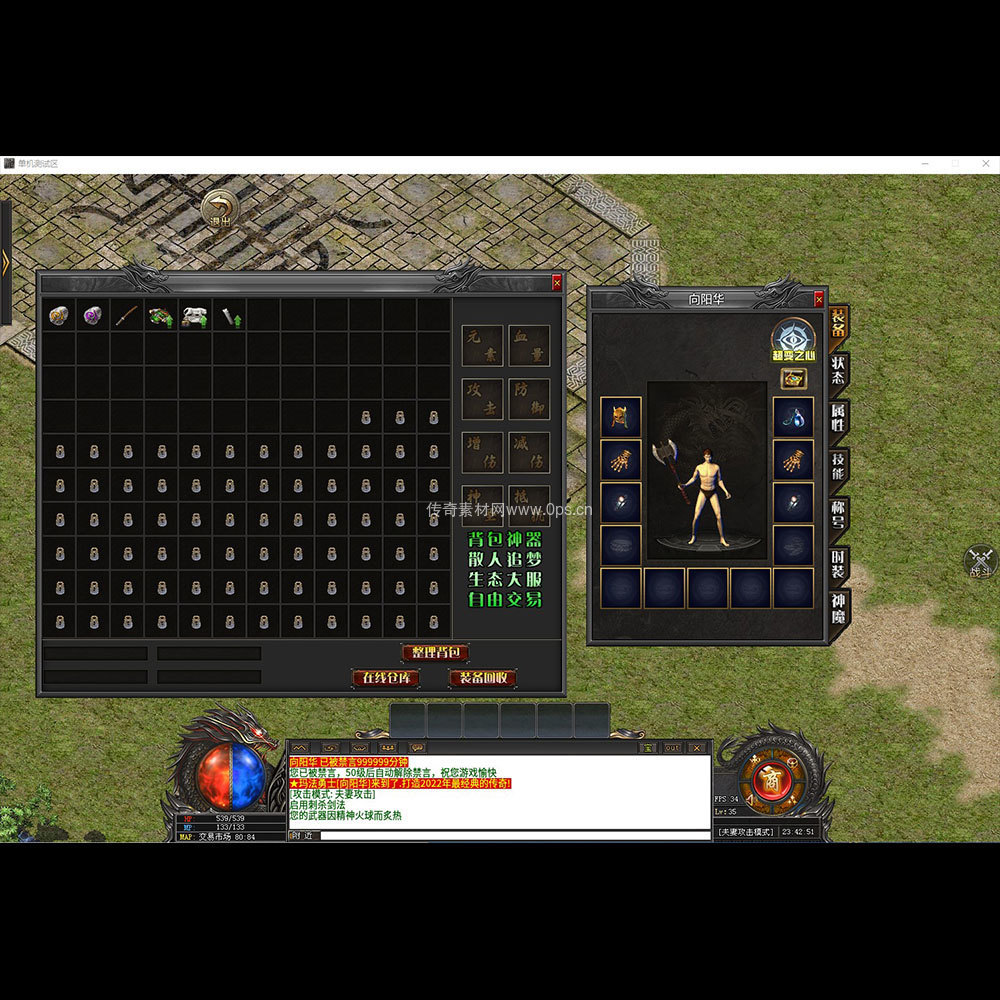Close the inventory bag window
The image size is (1000, 1000).
click(557, 284)
